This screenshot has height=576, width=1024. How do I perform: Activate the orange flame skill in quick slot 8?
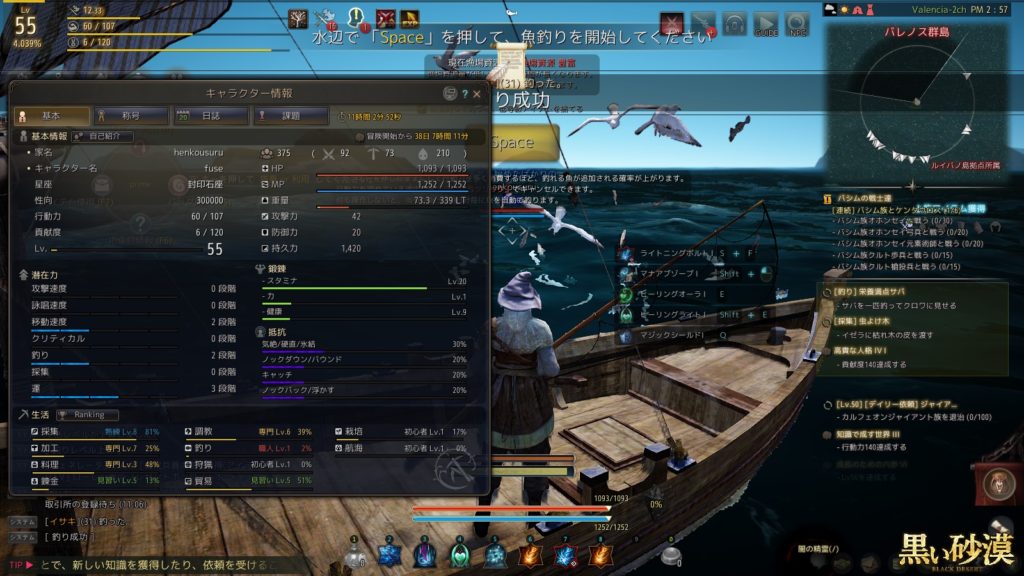[x=600, y=556]
